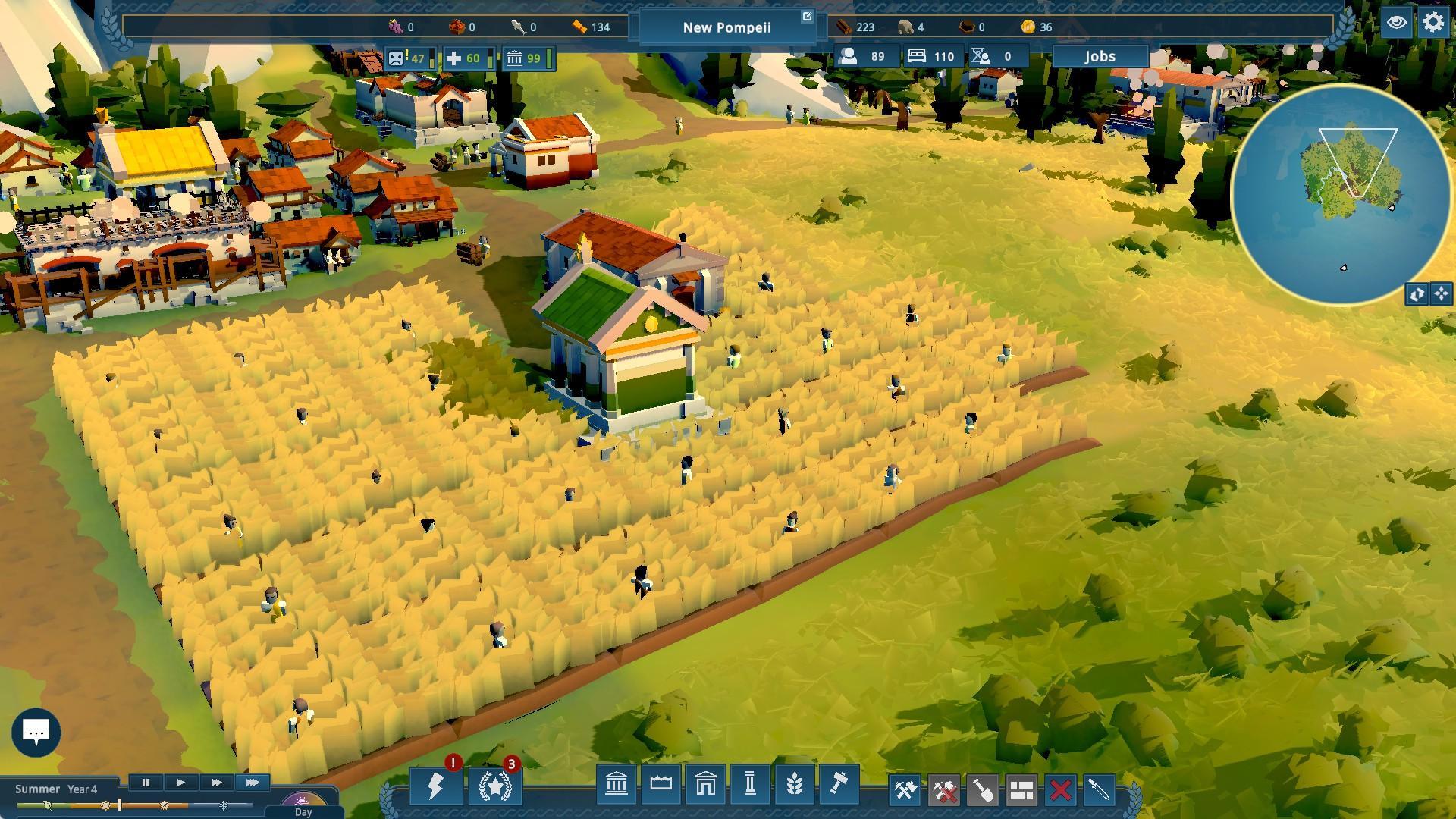Click the circular island minimap

[1341, 193]
